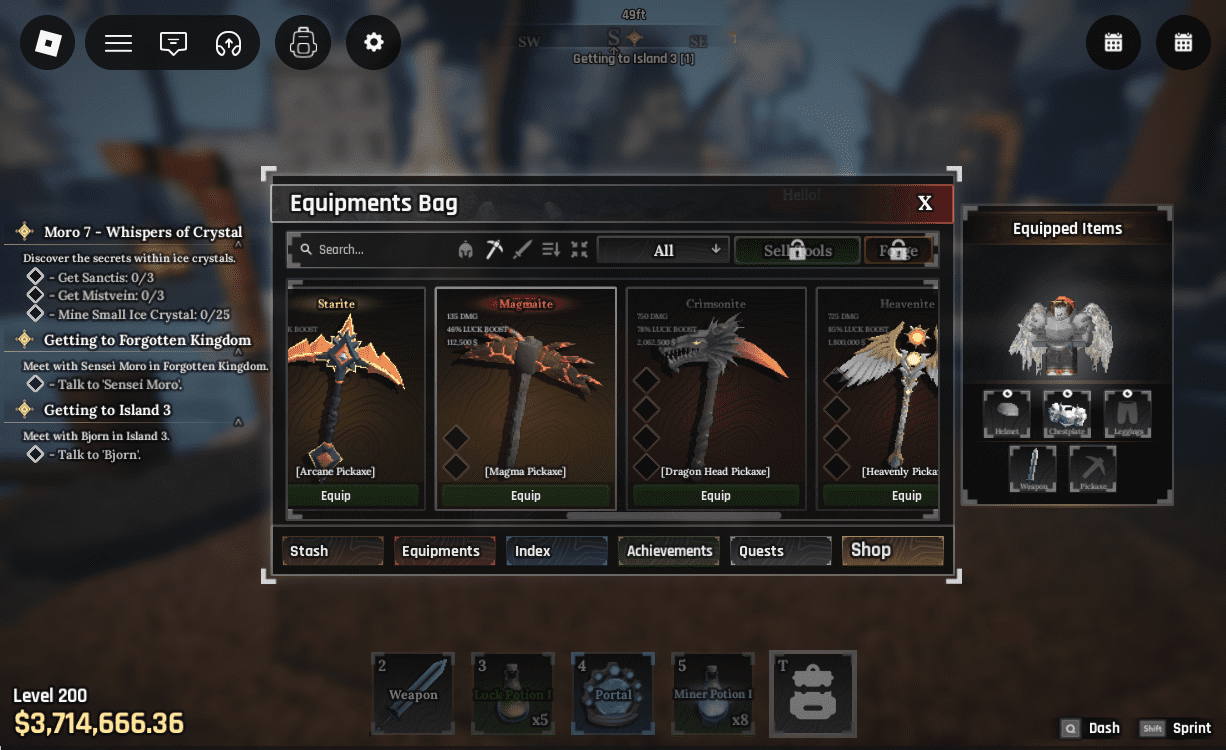The height and width of the screenshot is (750, 1226).
Task: Open the Roblox main menu logo
Action: pos(48,43)
